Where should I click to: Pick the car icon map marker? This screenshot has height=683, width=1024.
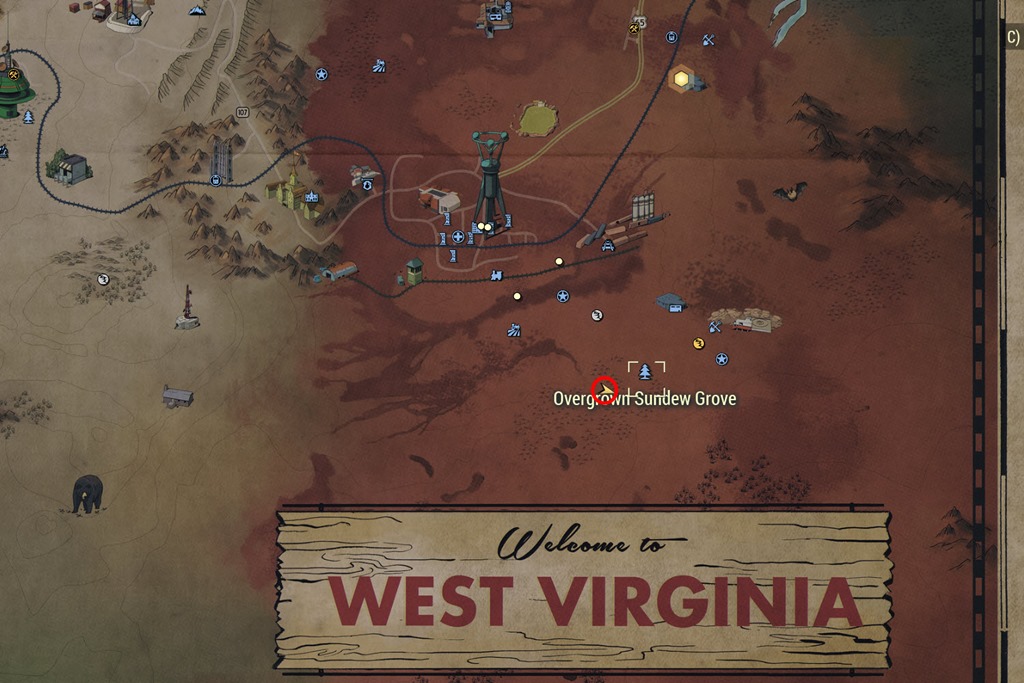point(607,245)
